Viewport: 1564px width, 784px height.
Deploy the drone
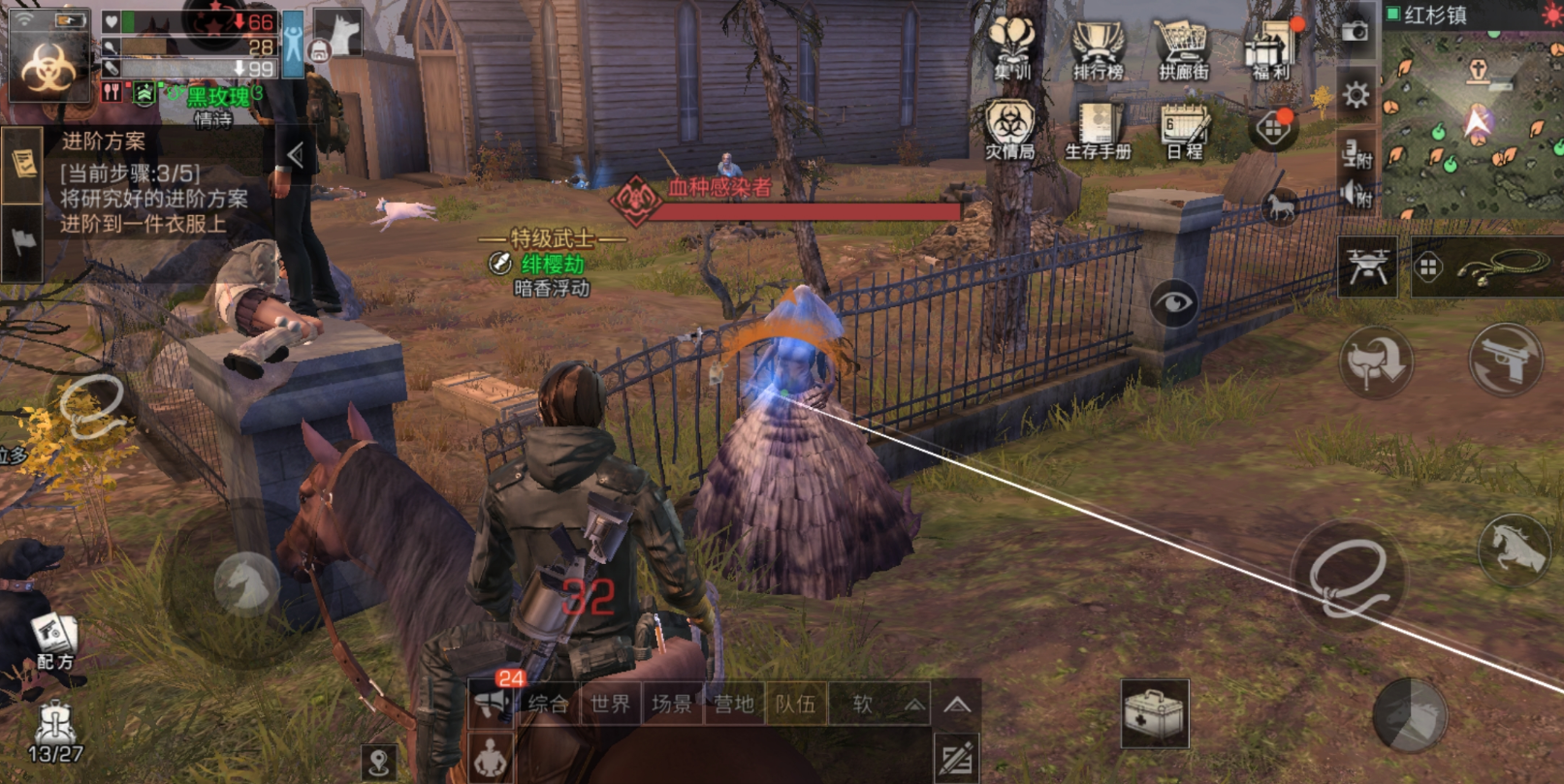tap(1366, 266)
